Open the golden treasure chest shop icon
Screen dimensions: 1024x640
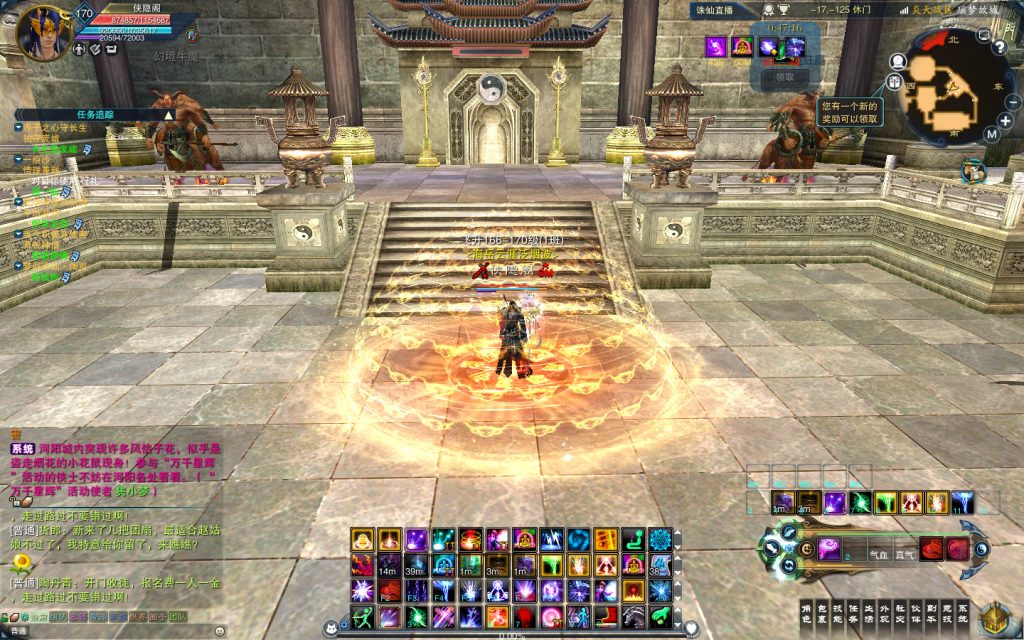pos(994,617)
